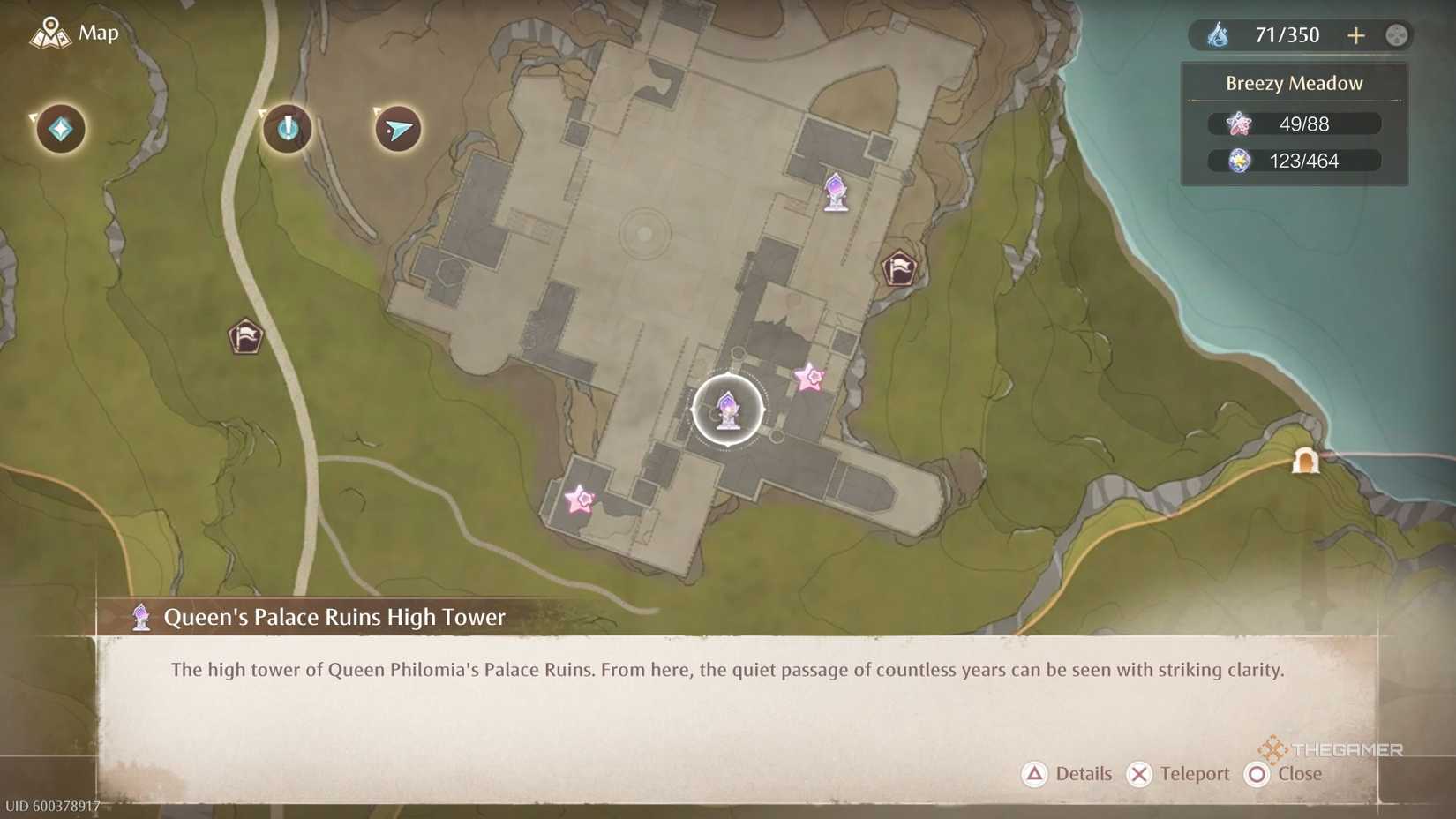
Task: Open the pink star collectible near the courtyard
Action: tap(807, 378)
